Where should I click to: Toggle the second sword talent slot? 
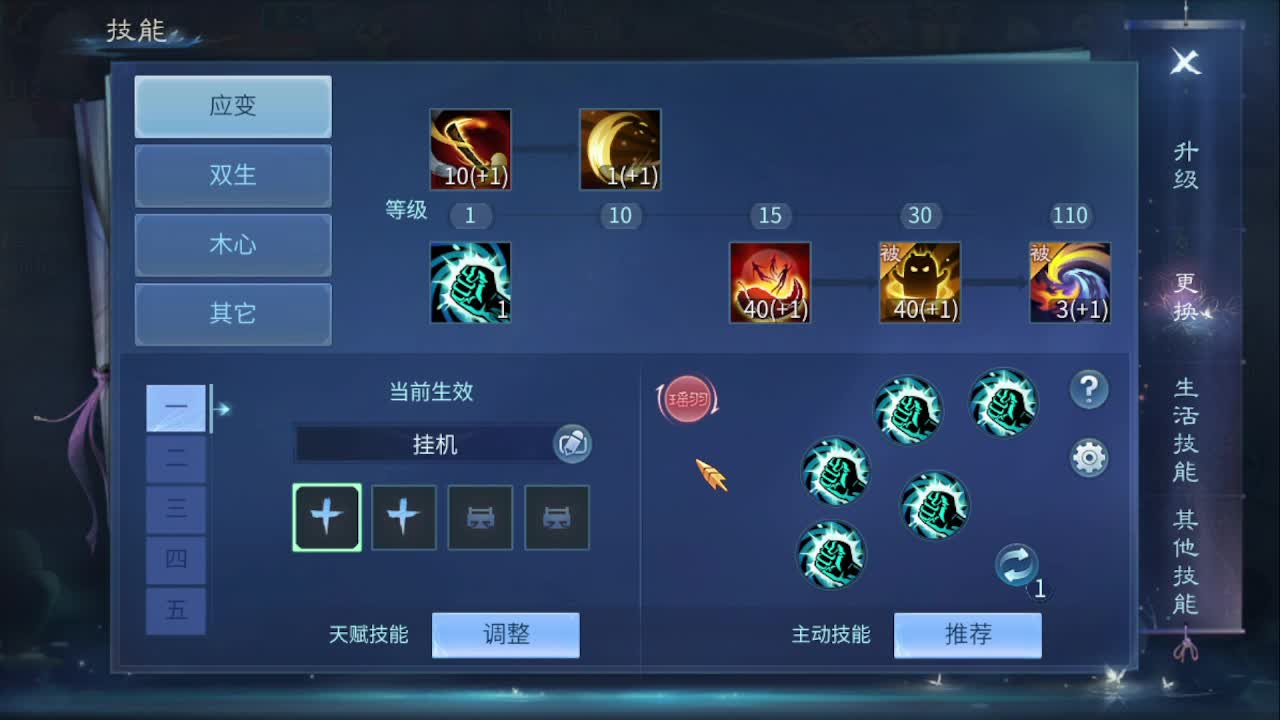(x=403, y=518)
